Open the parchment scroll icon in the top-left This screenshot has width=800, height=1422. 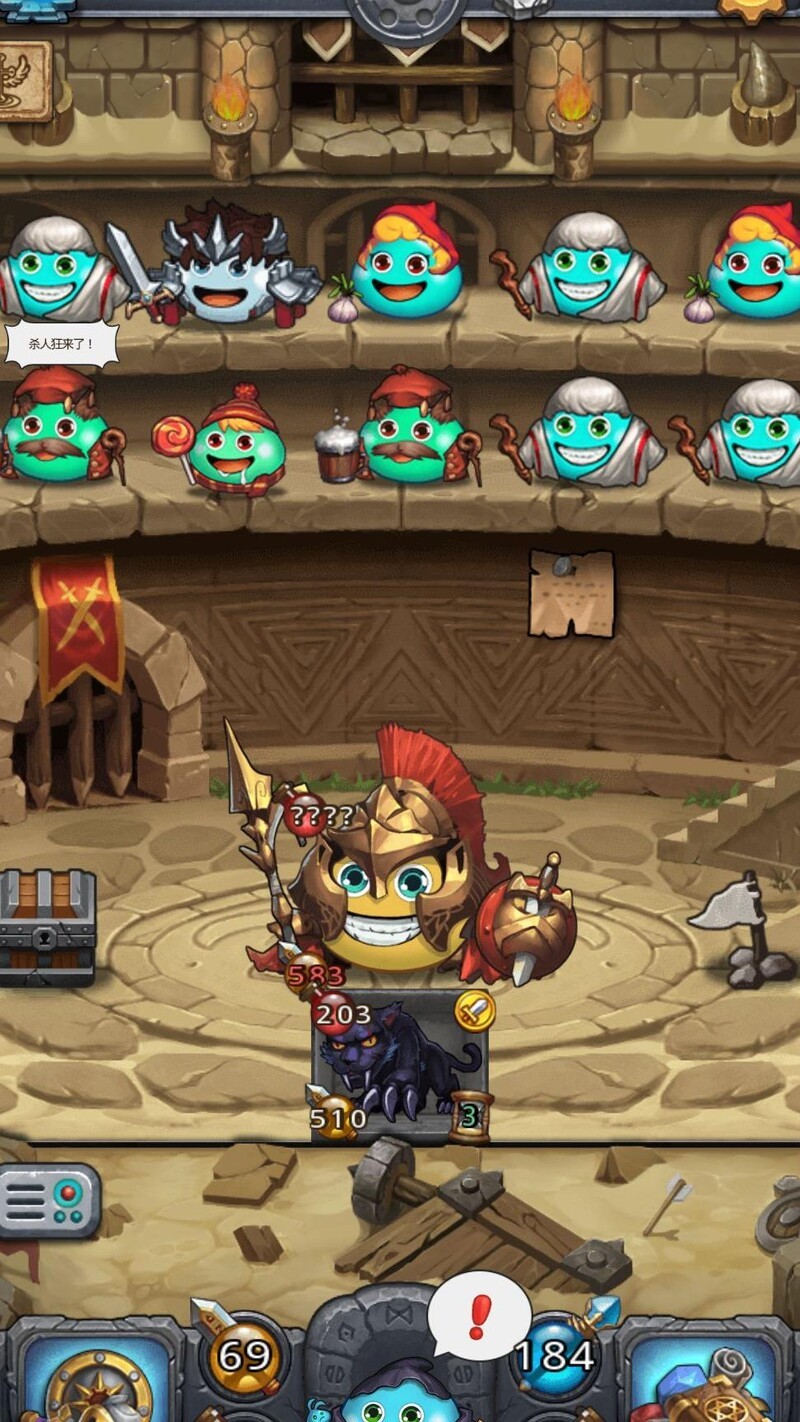coord(22,82)
